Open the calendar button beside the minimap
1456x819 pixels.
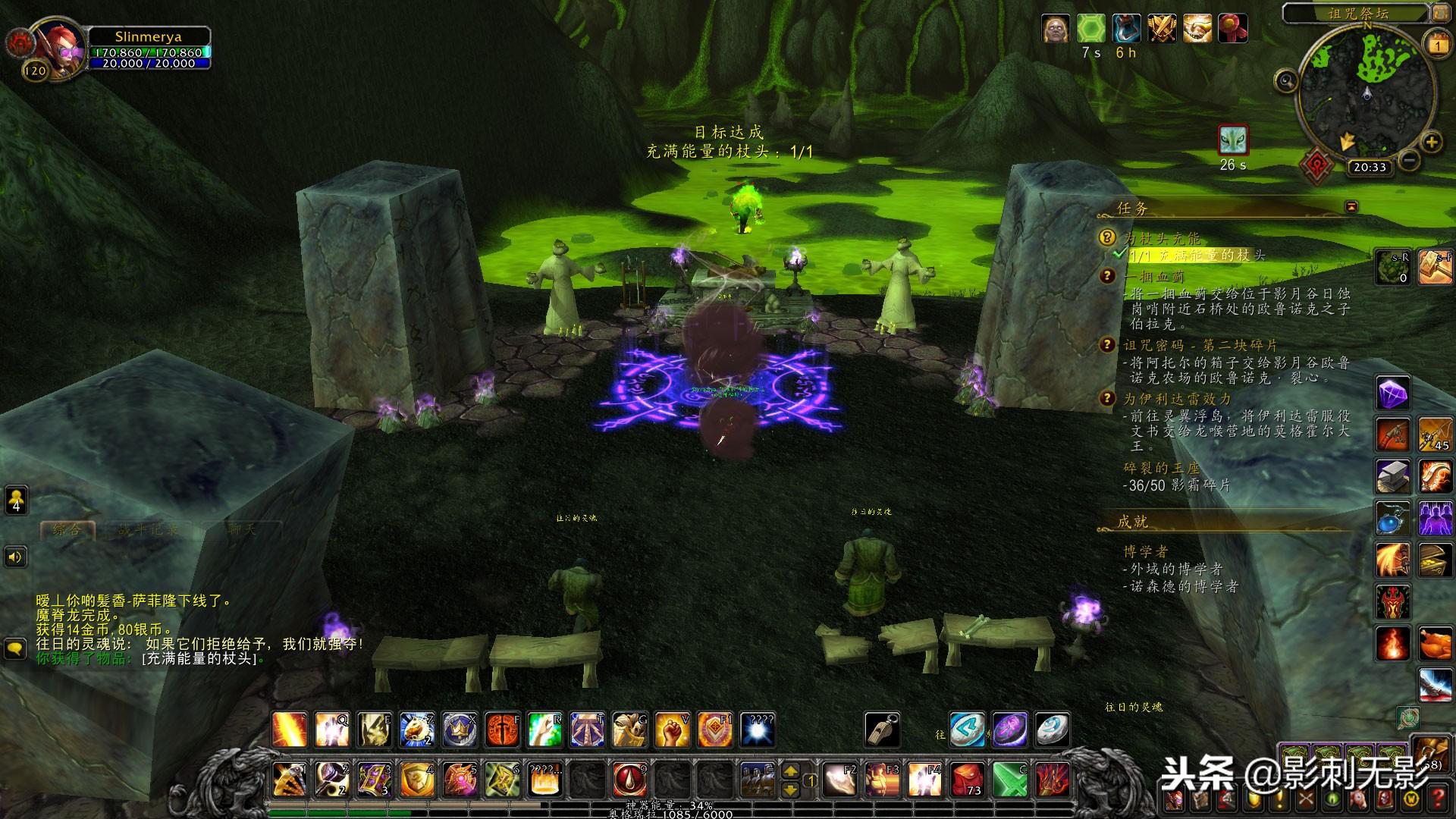pyautogui.click(x=1438, y=45)
